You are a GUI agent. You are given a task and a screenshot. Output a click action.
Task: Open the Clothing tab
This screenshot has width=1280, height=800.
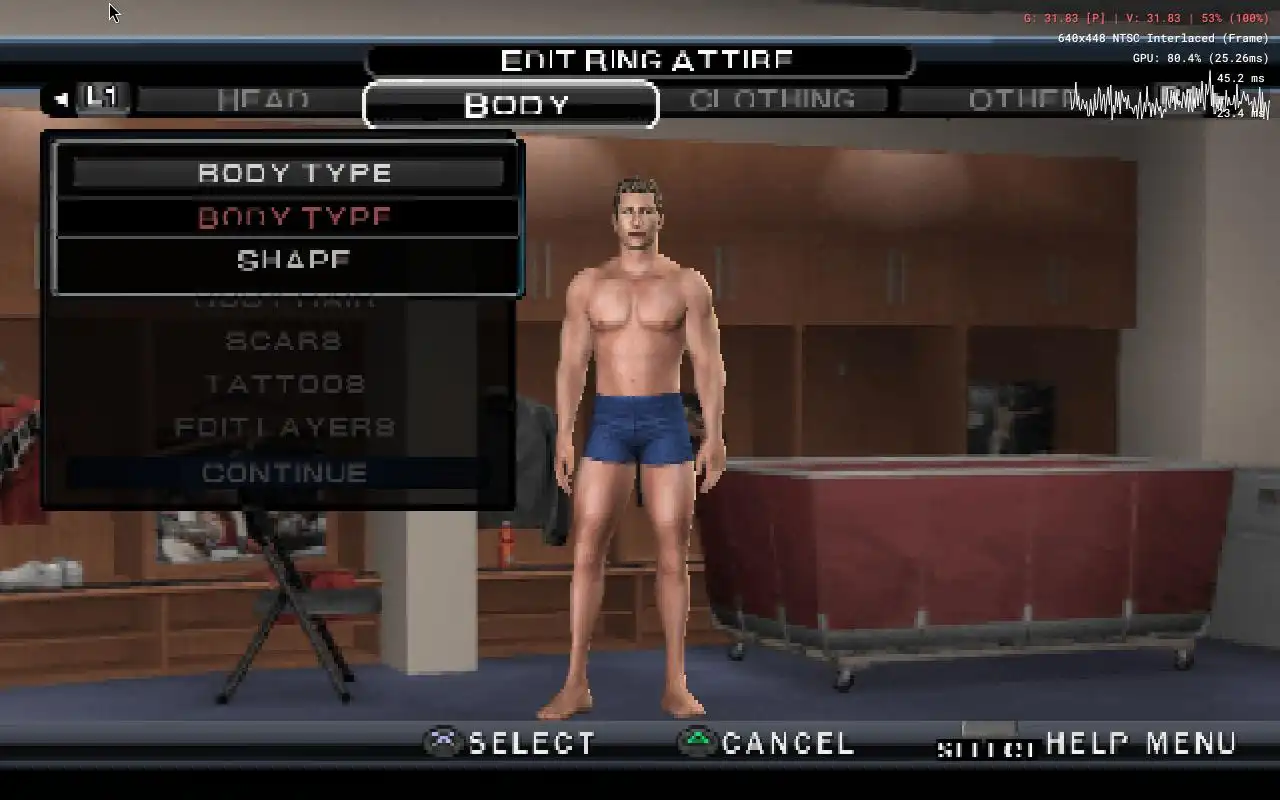(x=772, y=100)
